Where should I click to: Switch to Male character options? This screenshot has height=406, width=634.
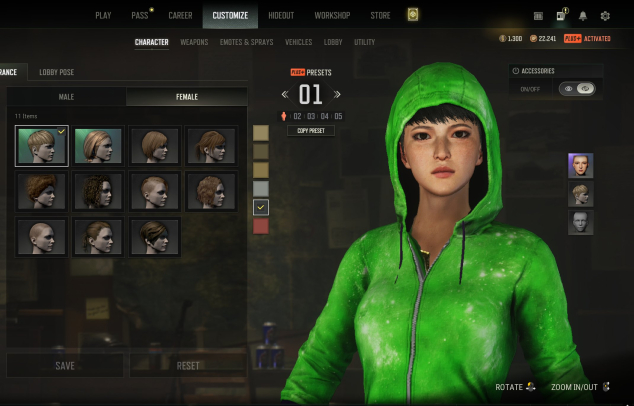[x=66, y=97]
